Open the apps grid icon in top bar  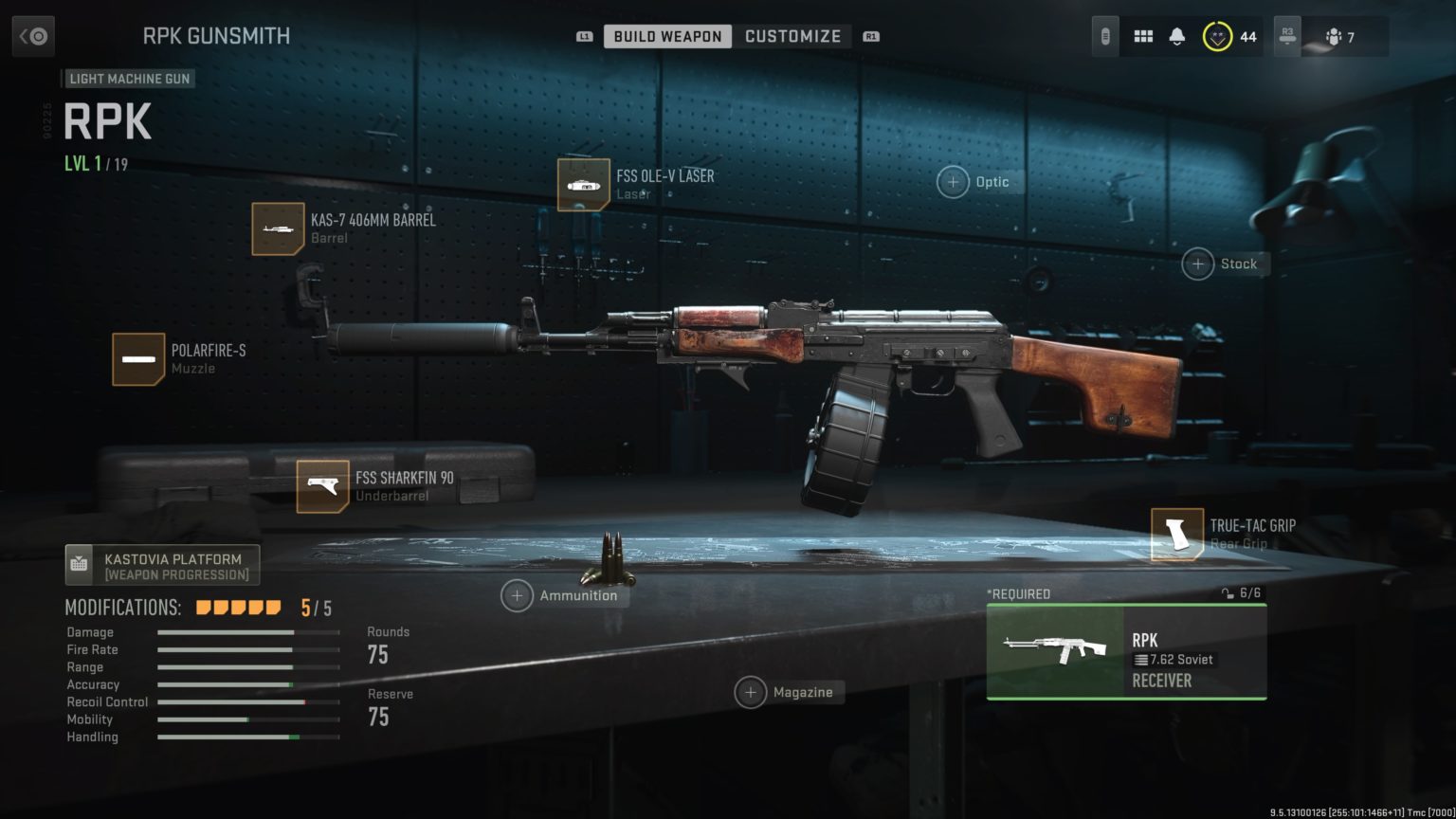1143,36
